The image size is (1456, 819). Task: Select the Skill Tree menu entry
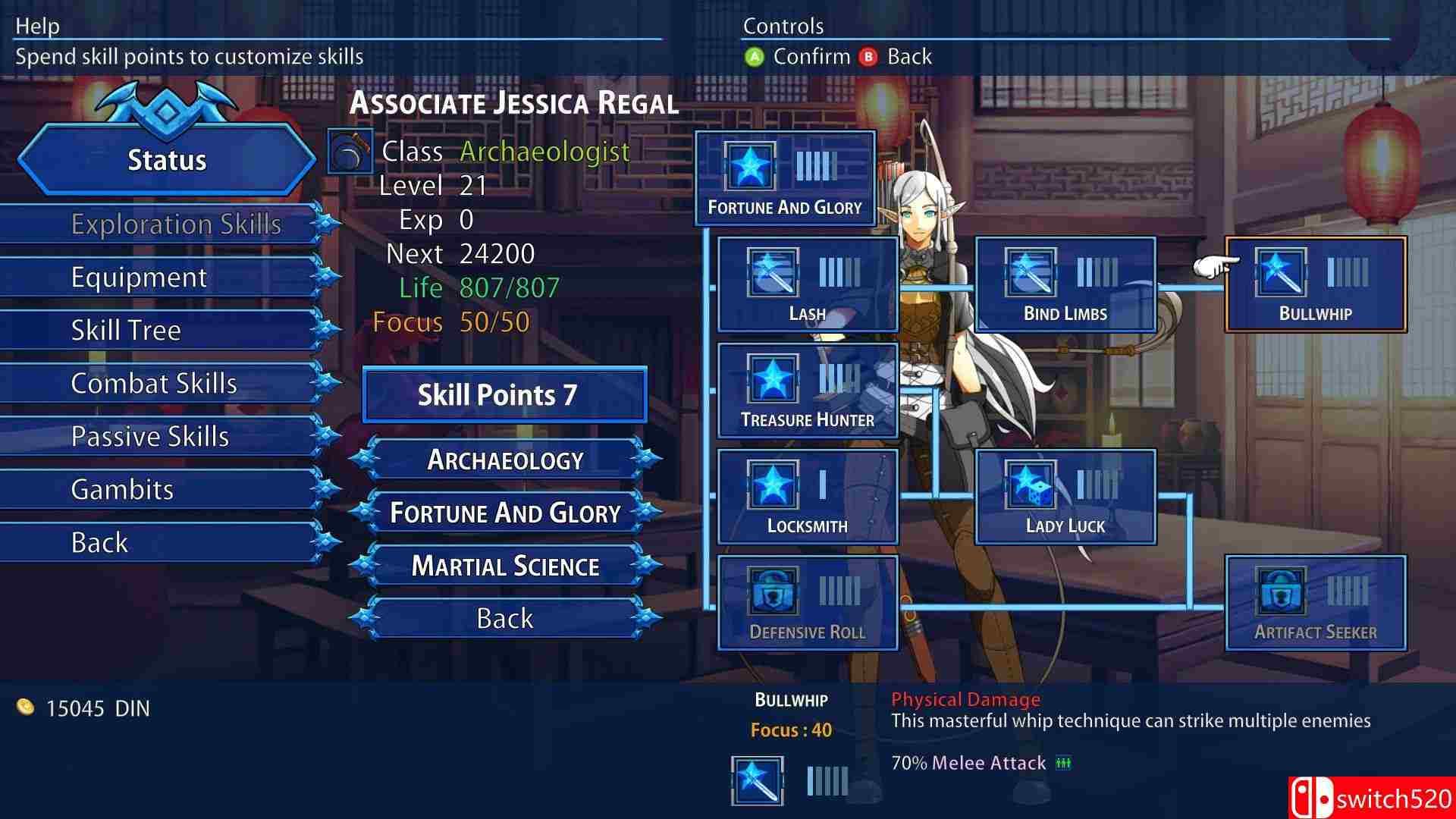tap(126, 331)
